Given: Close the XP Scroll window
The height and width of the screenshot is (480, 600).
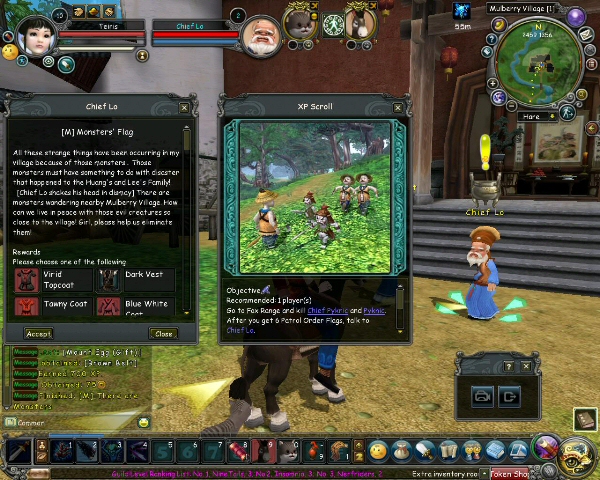Looking at the screenshot, I should 398,107.
